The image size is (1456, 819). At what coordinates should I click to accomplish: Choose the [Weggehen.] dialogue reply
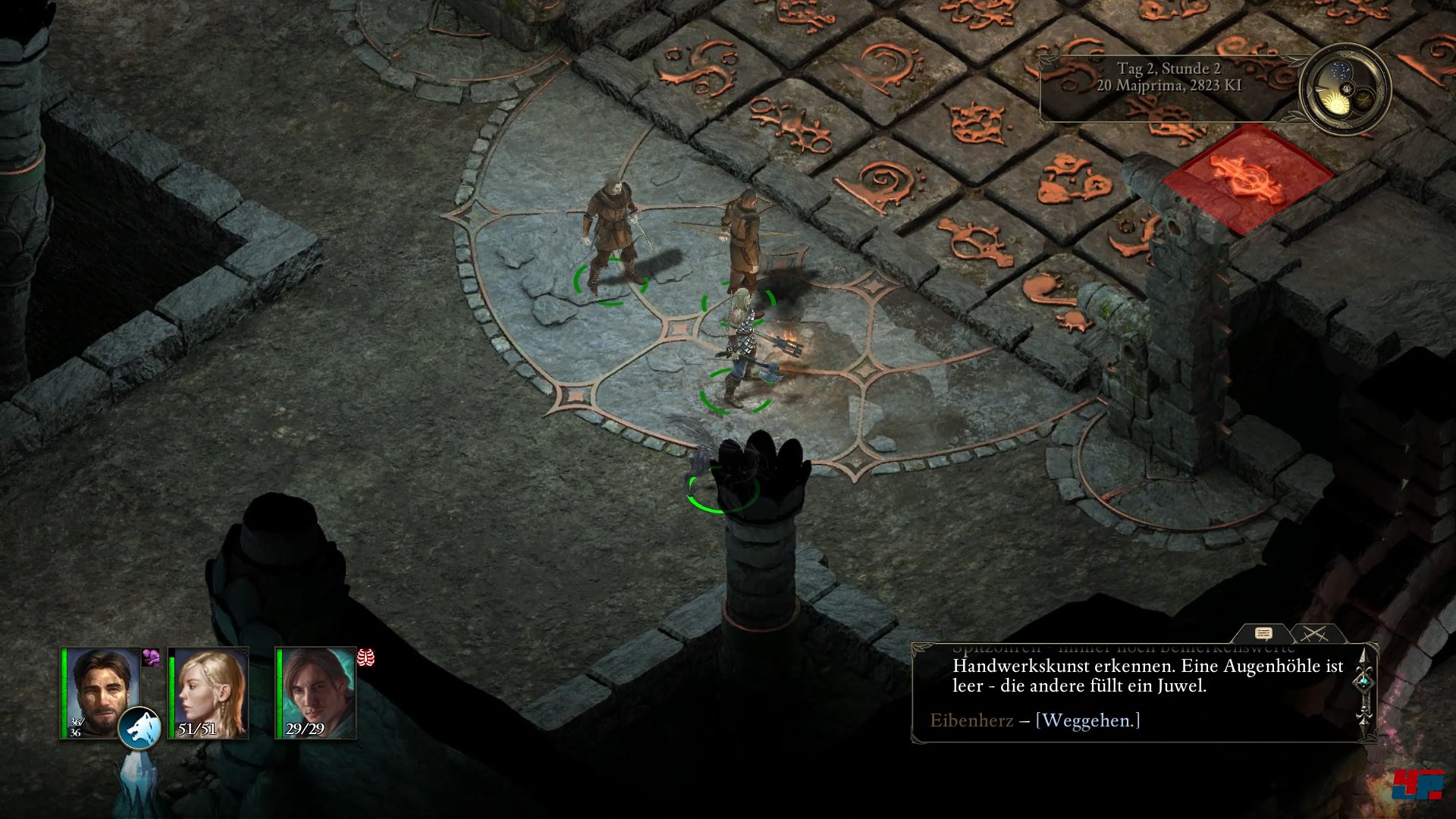coord(1087,720)
